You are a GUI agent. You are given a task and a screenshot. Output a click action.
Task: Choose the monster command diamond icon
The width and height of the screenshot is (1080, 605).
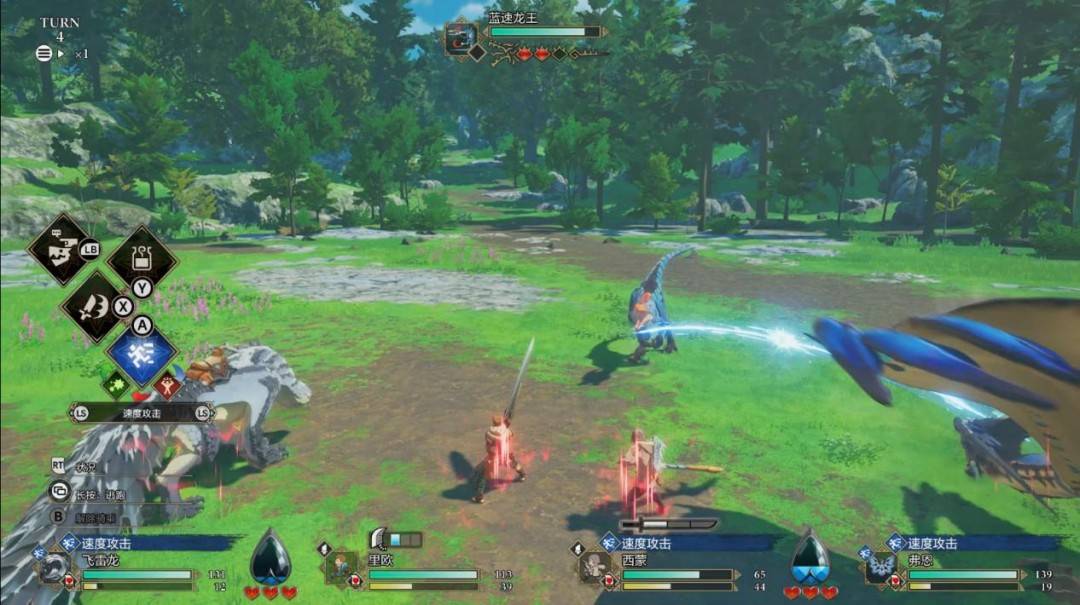[62, 248]
